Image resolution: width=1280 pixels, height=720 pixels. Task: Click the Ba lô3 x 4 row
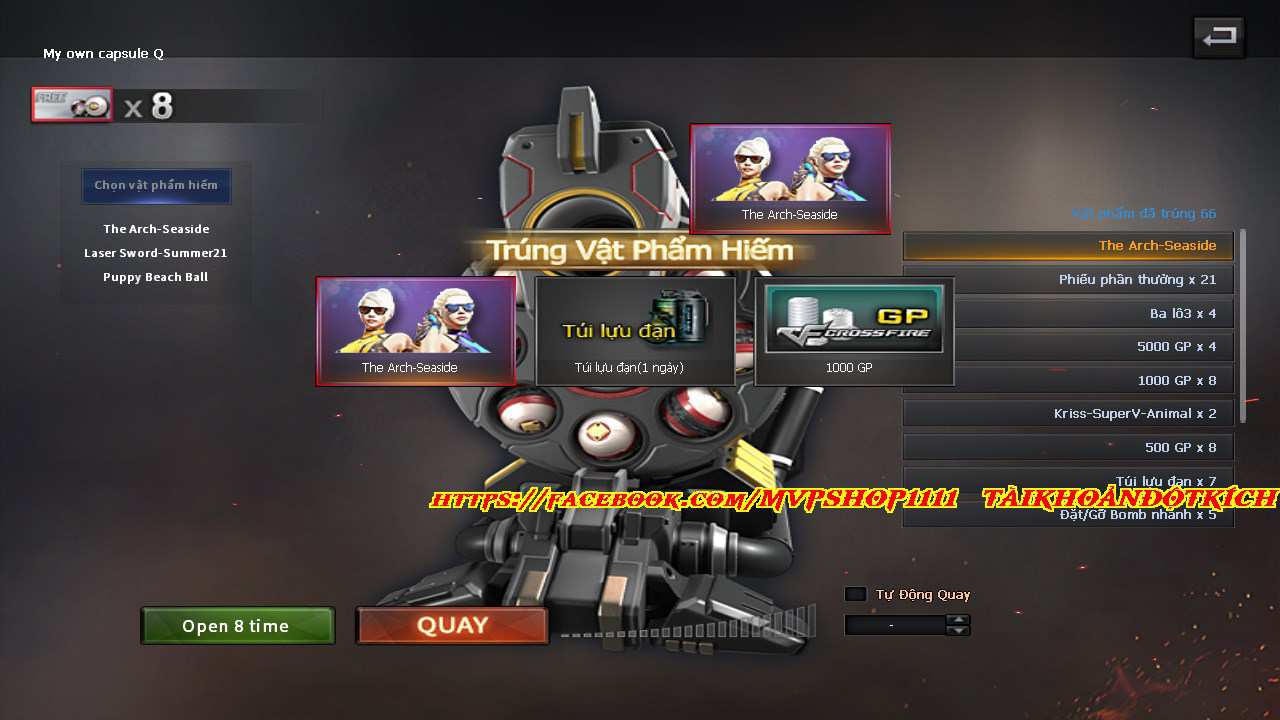1068,314
